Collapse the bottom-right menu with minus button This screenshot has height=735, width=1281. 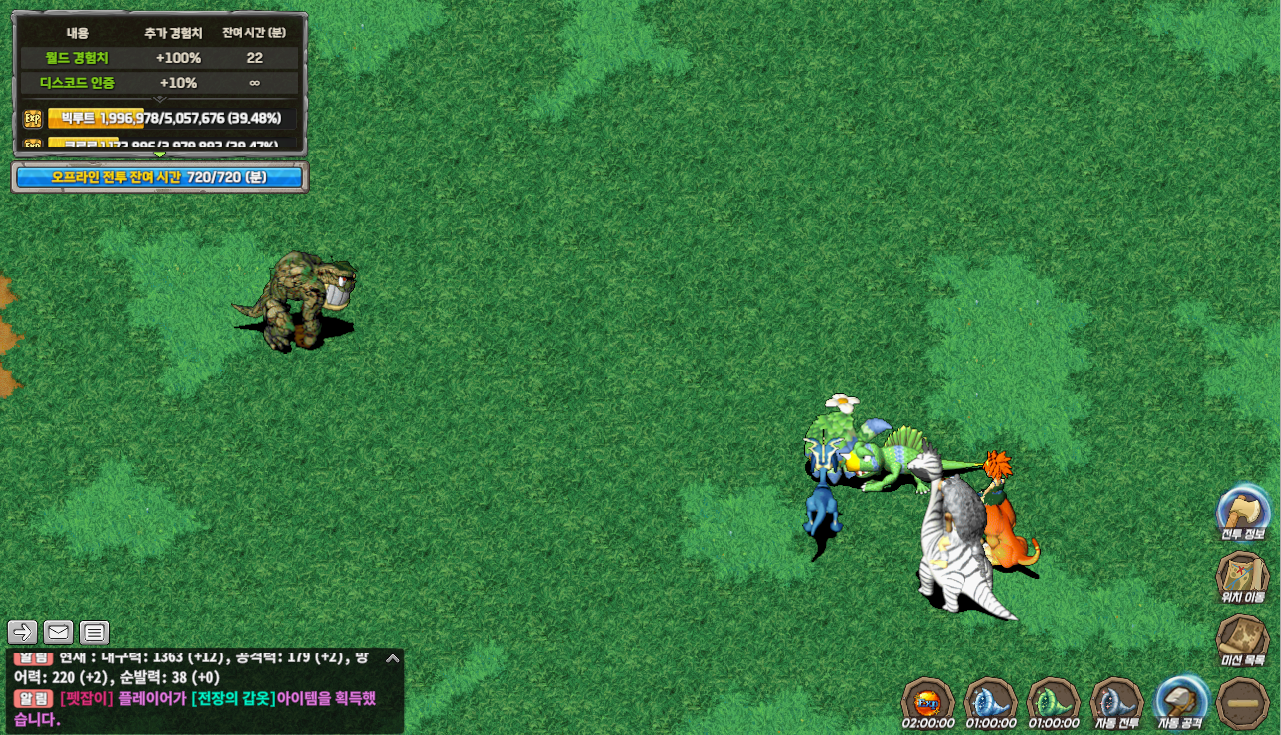click(x=1244, y=702)
